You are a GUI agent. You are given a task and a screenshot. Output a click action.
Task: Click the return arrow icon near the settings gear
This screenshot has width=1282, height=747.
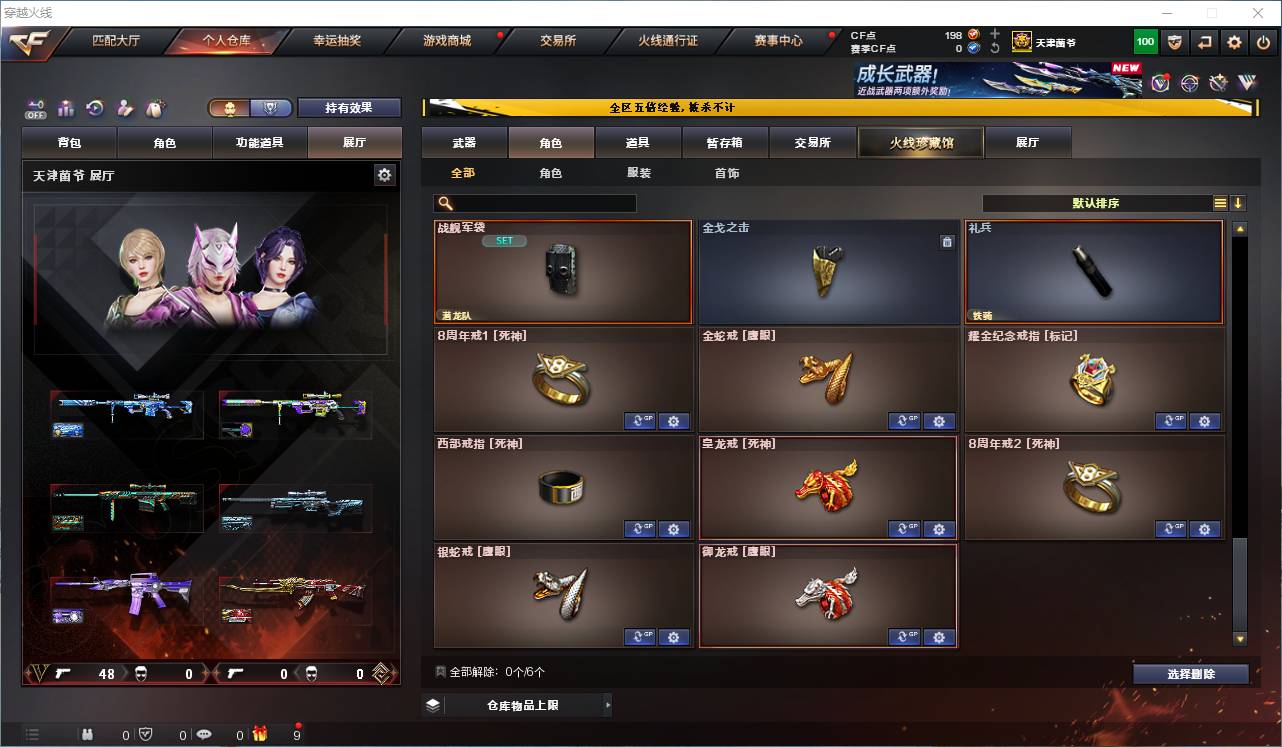[1204, 42]
